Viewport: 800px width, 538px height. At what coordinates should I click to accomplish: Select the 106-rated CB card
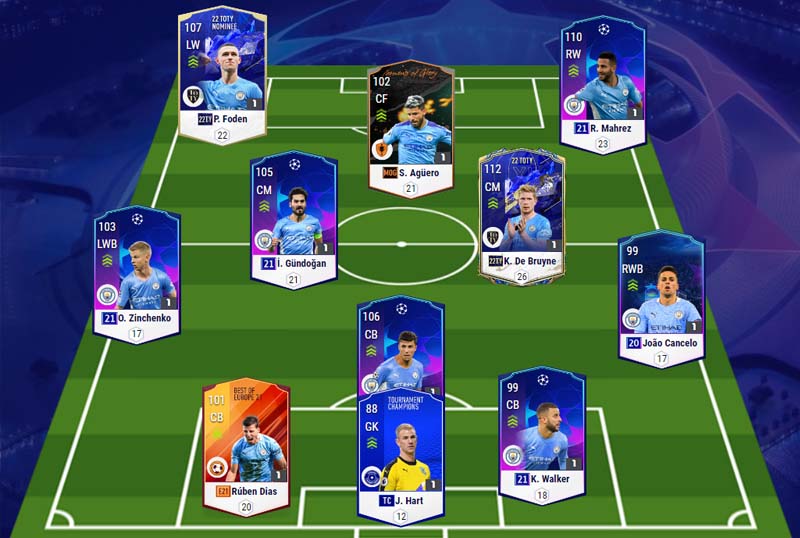(x=400, y=350)
